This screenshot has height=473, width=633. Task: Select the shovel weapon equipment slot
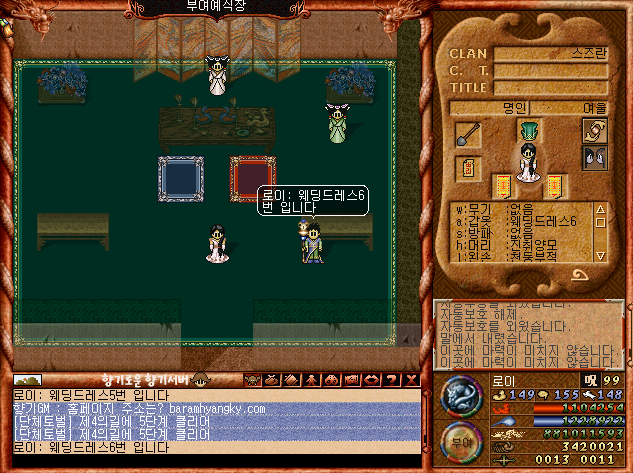pos(467,133)
